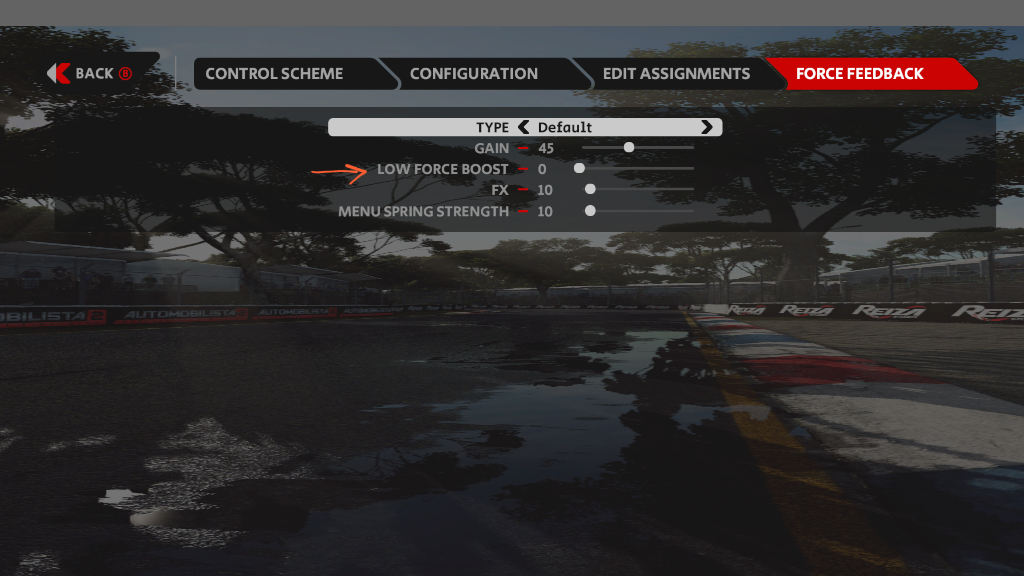Choose next Type with right arrow
The width and height of the screenshot is (1024, 576).
pos(707,127)
